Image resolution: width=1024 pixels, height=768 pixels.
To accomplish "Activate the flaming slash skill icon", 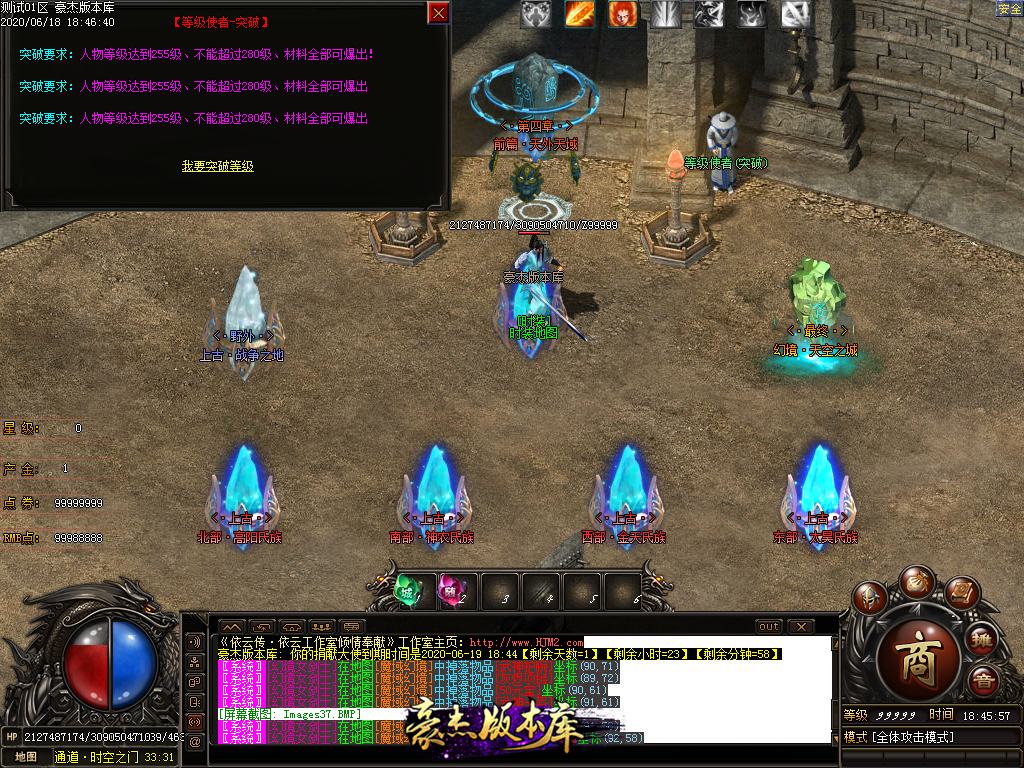I will pos(580,14).
